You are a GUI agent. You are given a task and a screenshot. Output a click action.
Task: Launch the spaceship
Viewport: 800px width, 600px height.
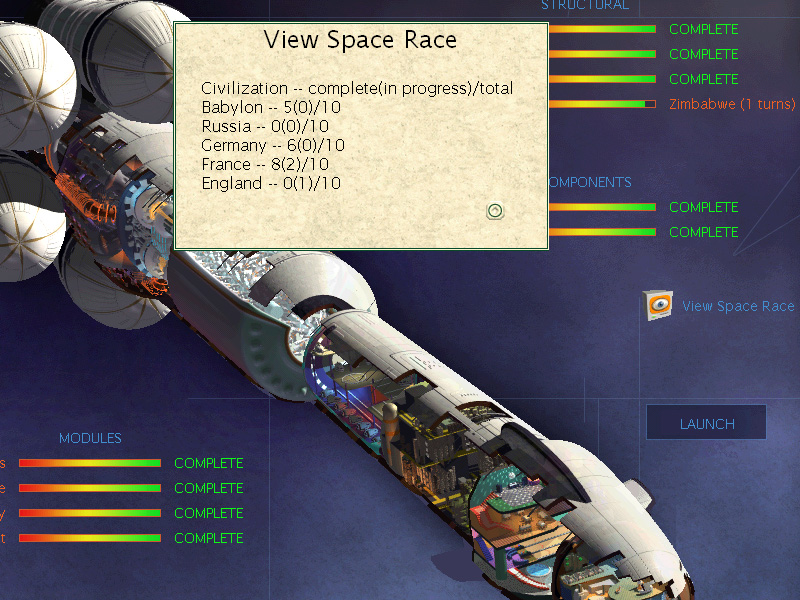click(x=706, y=423)
